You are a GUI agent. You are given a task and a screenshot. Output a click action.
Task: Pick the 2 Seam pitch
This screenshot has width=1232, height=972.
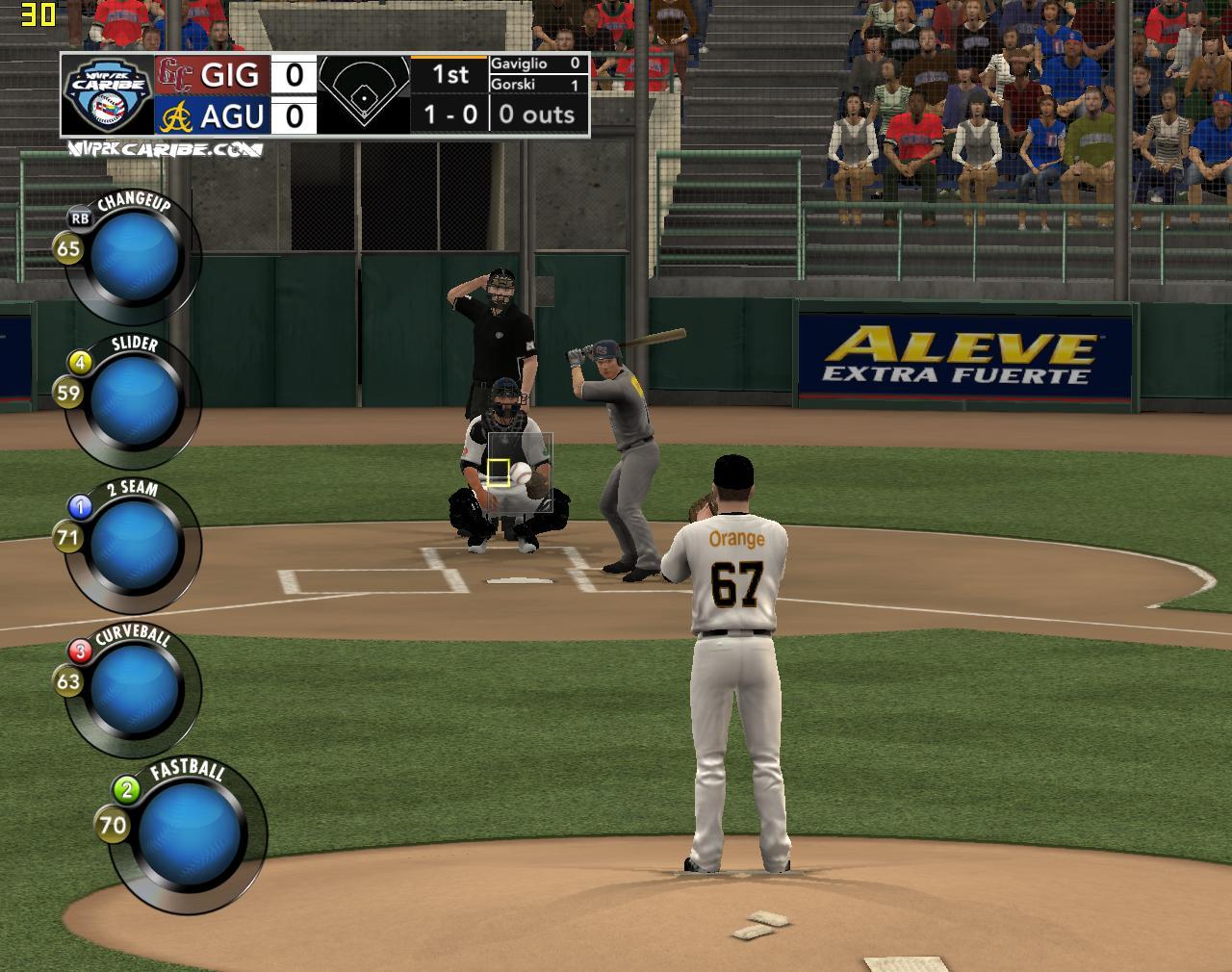135,545
